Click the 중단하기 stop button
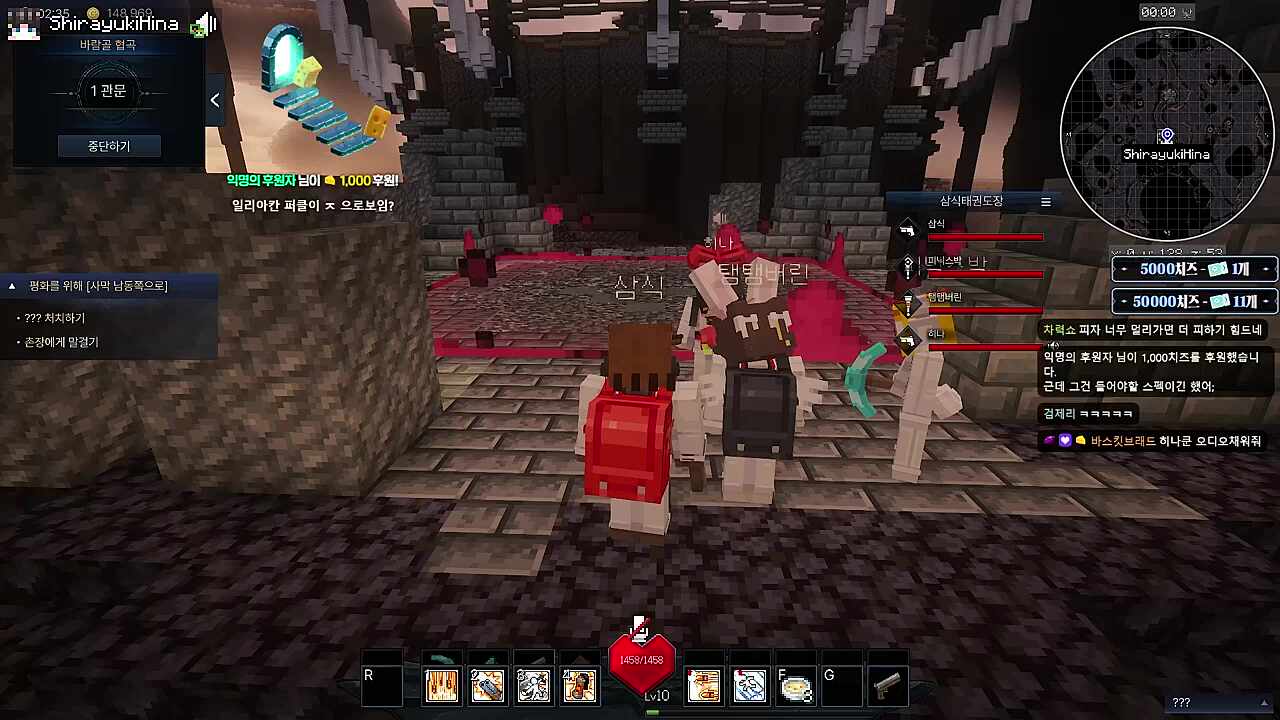Image resolution: width=1280 pixels, height=720 pixels. coord(108,146)
